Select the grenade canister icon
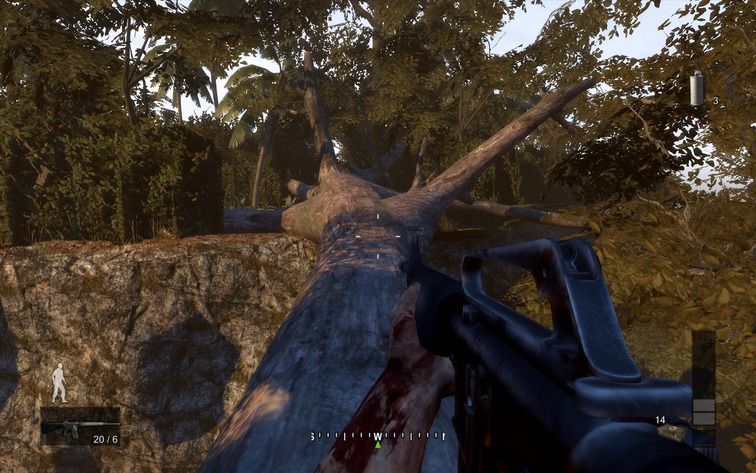The image size is (756, 473). tap(697, 88)
